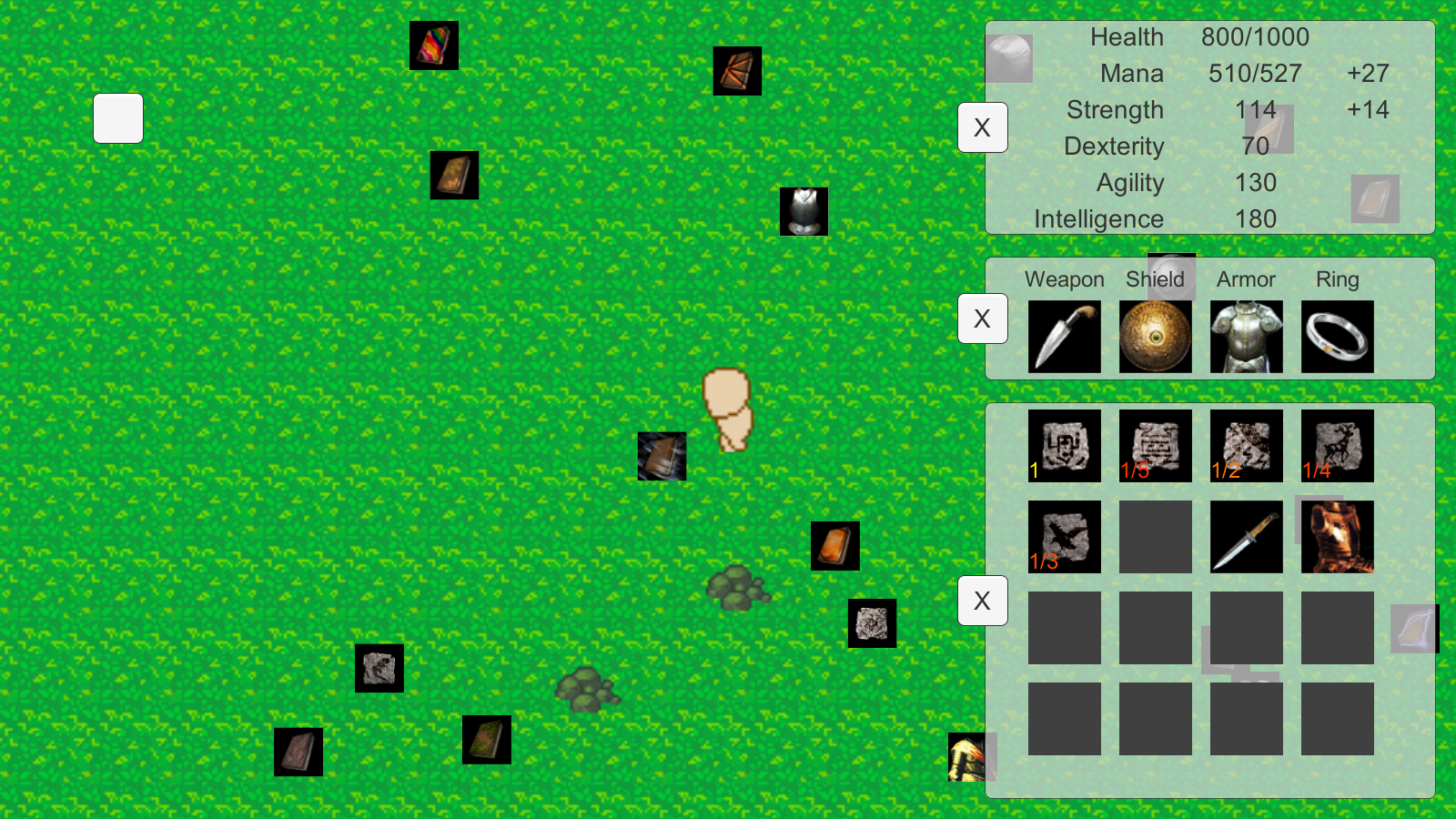Click the empty white square near the top left

[117, 118]
